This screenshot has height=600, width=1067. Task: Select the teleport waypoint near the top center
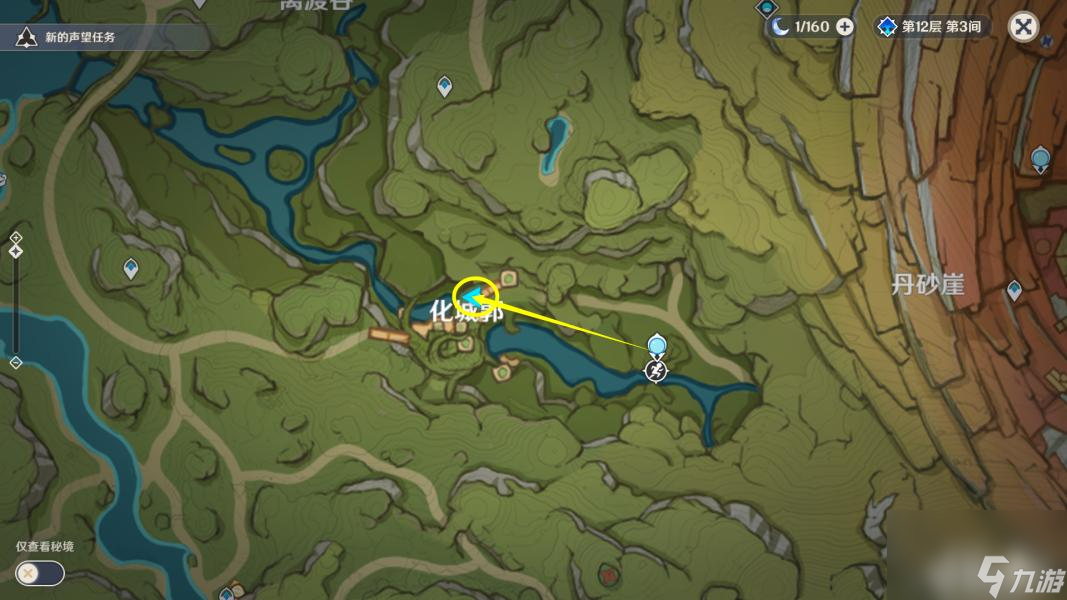coord(446,87)
